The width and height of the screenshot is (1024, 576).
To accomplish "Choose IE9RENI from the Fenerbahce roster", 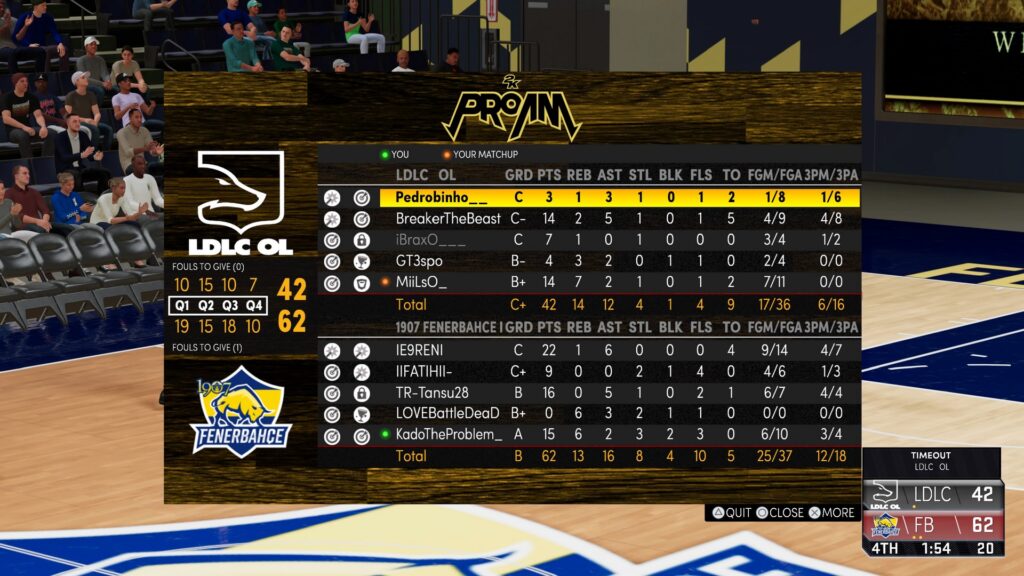I will point(419,350).
